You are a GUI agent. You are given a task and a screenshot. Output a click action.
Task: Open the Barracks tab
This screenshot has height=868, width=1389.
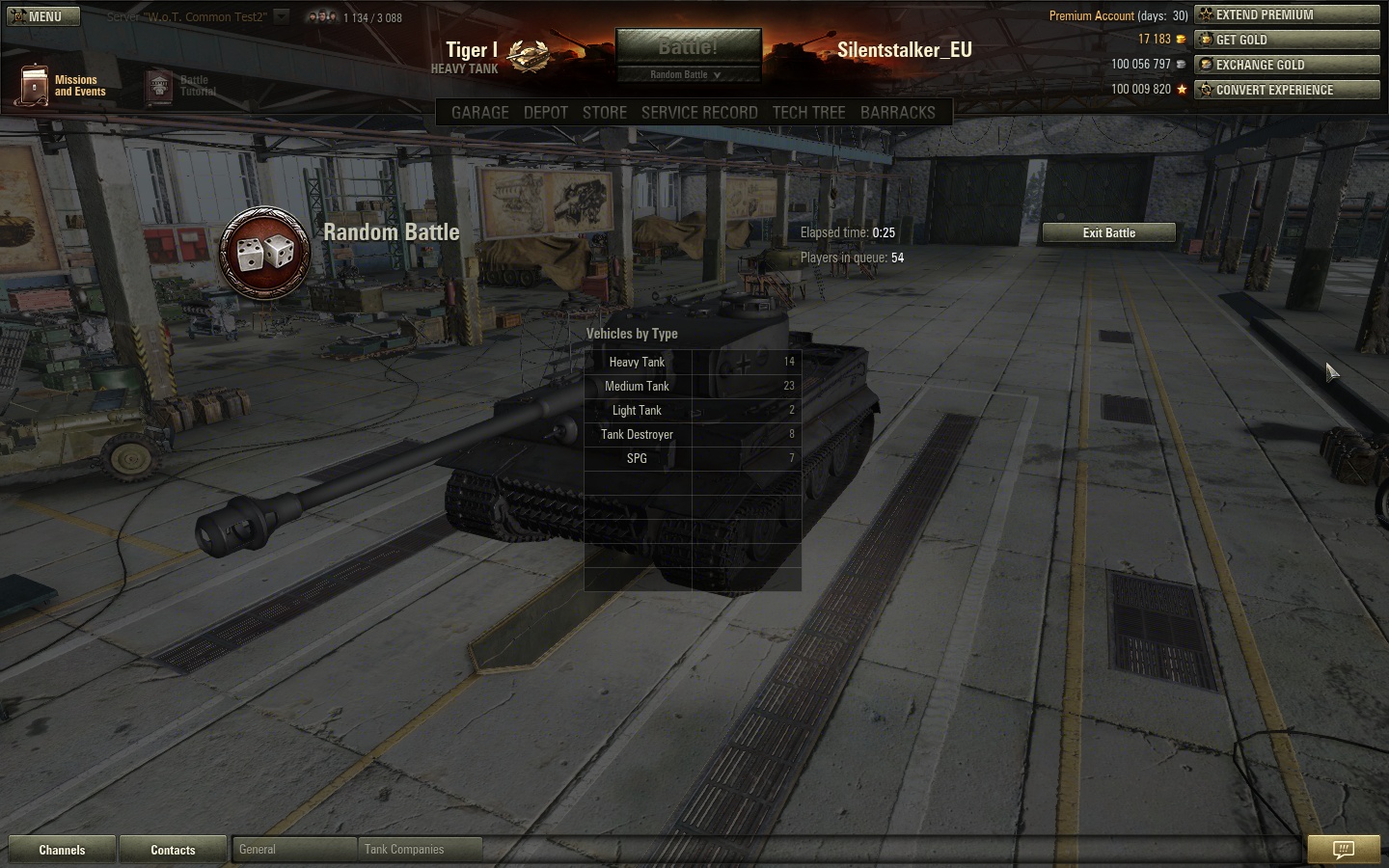(x=897, y=112)
